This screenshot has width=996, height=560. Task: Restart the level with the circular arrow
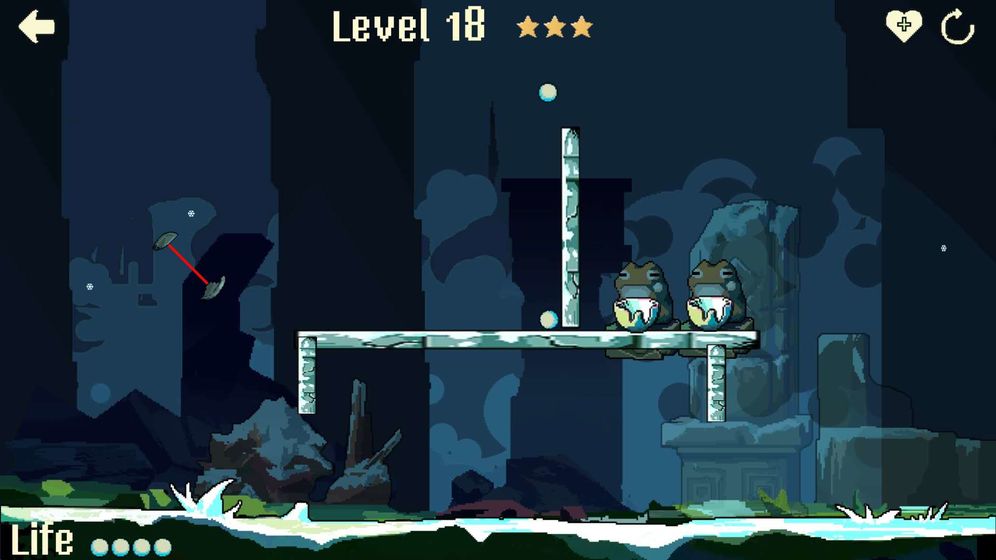[x=957, y=27]
